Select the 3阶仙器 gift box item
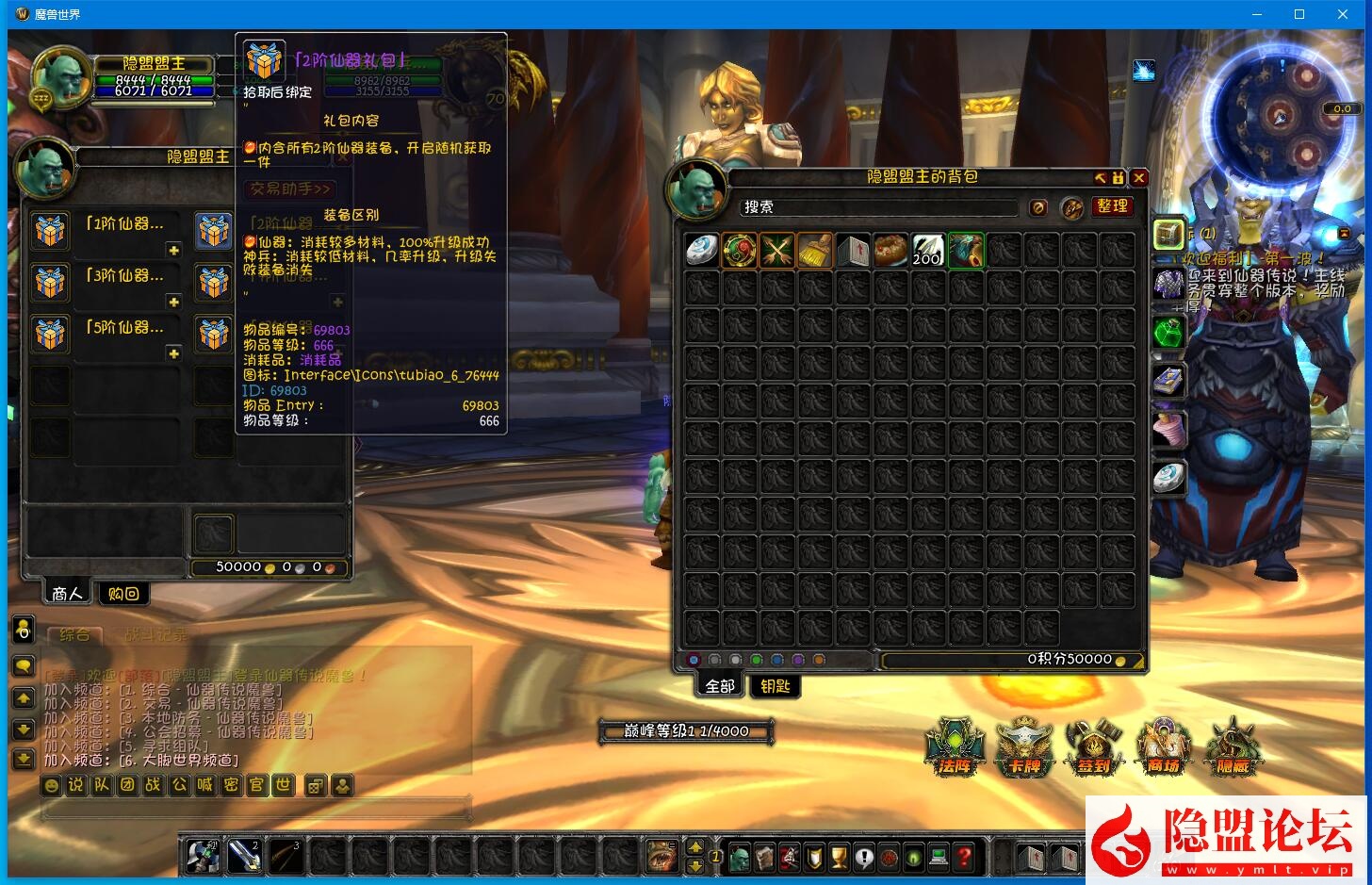 pyautogui.click(x=51, y=282)
